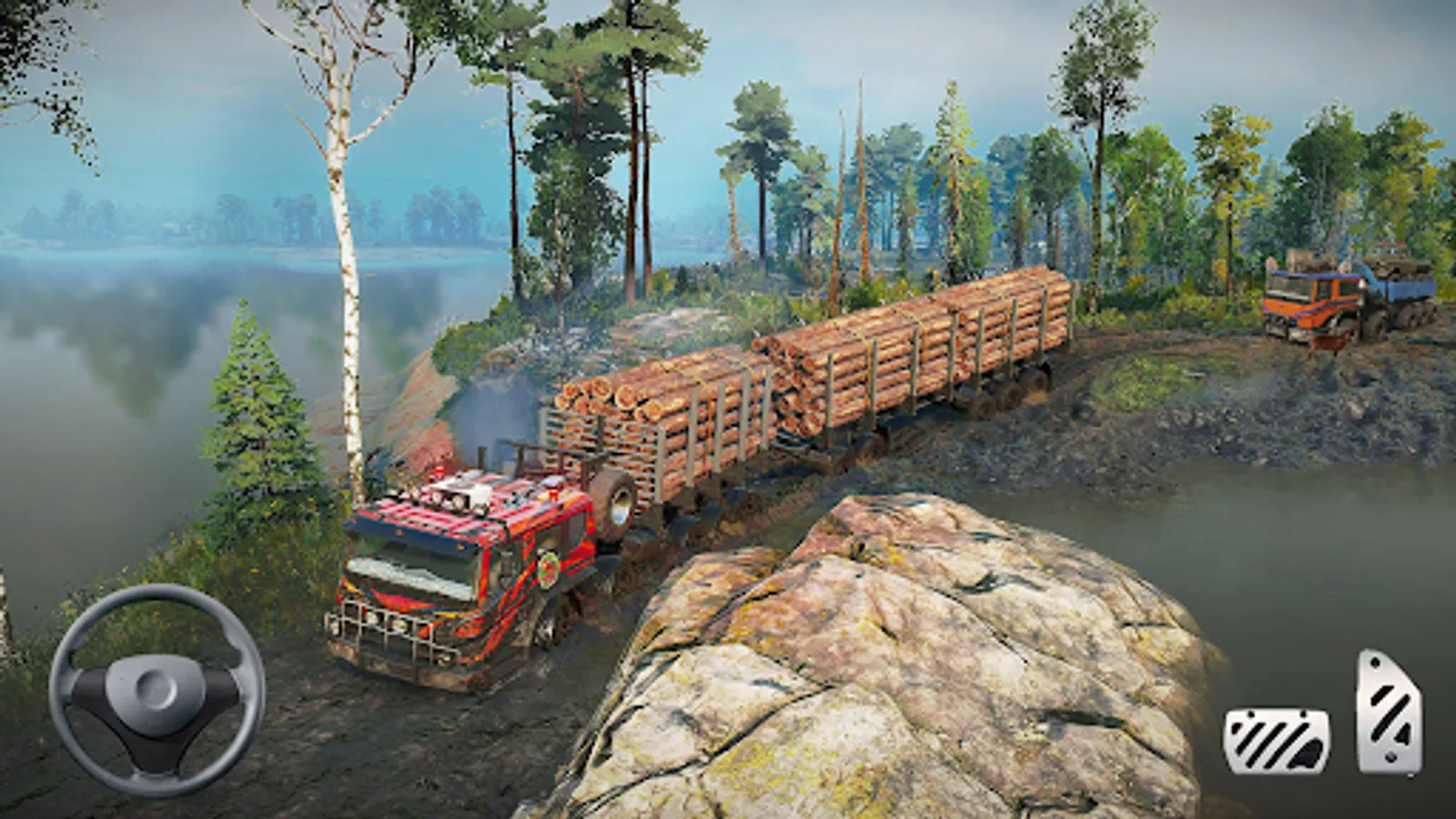
Task: Step on the tall accelerator pedal
Action: click(x=1388, y=711)
